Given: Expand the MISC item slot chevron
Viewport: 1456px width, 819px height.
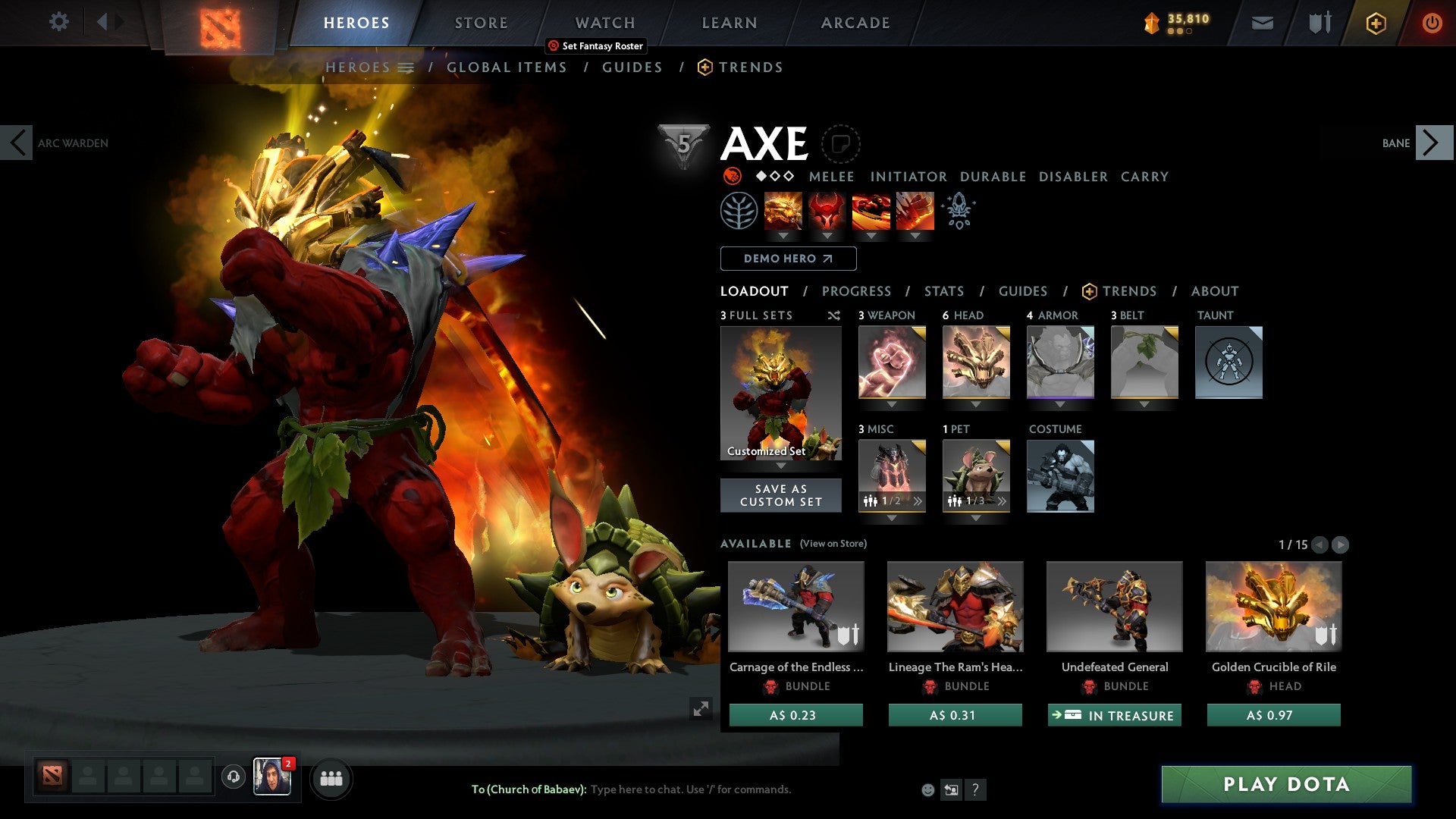Looking at the screenshot, I should point(918,500).
